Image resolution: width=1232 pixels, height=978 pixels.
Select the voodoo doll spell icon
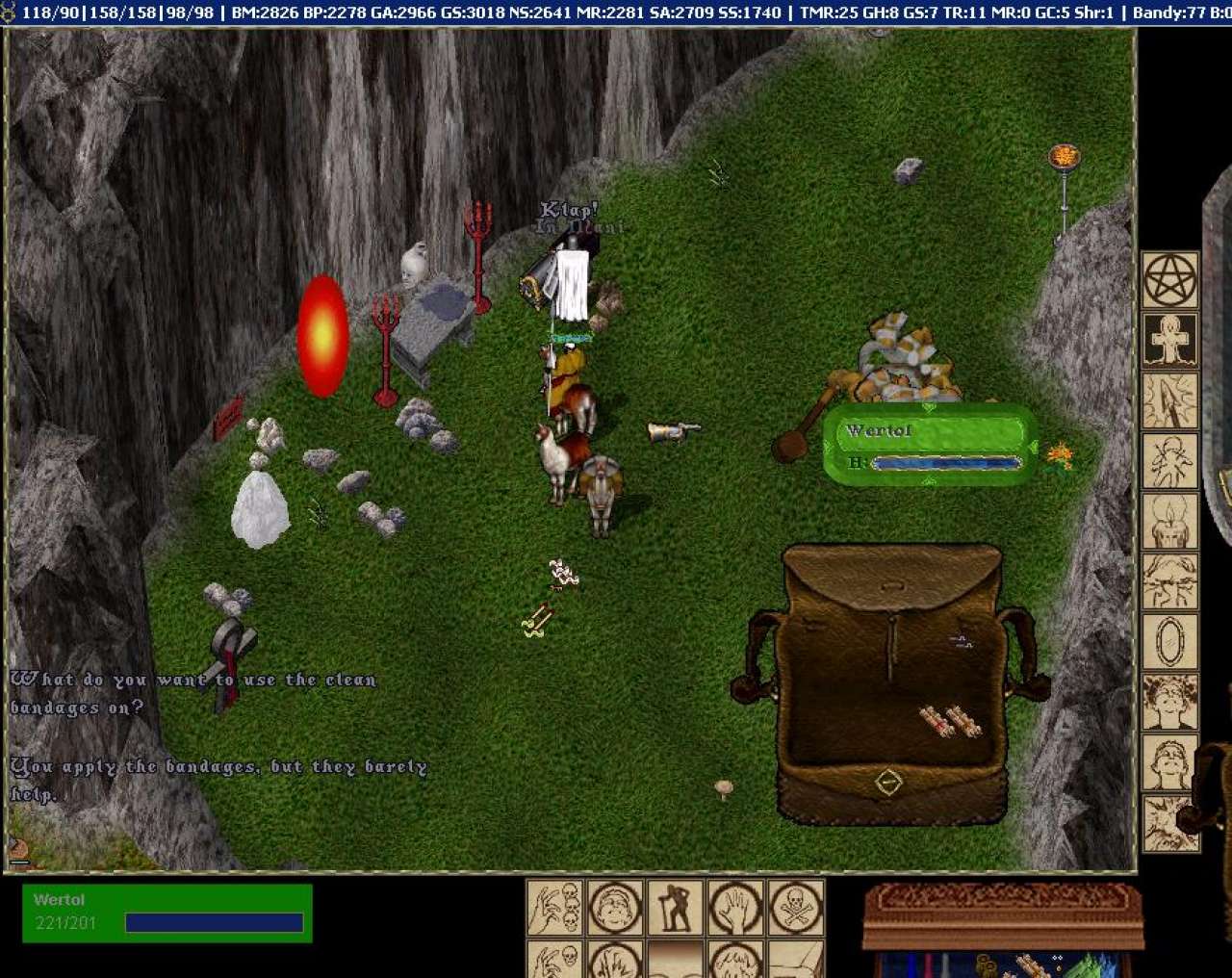pyautogui.click(x=1170, y=461)
